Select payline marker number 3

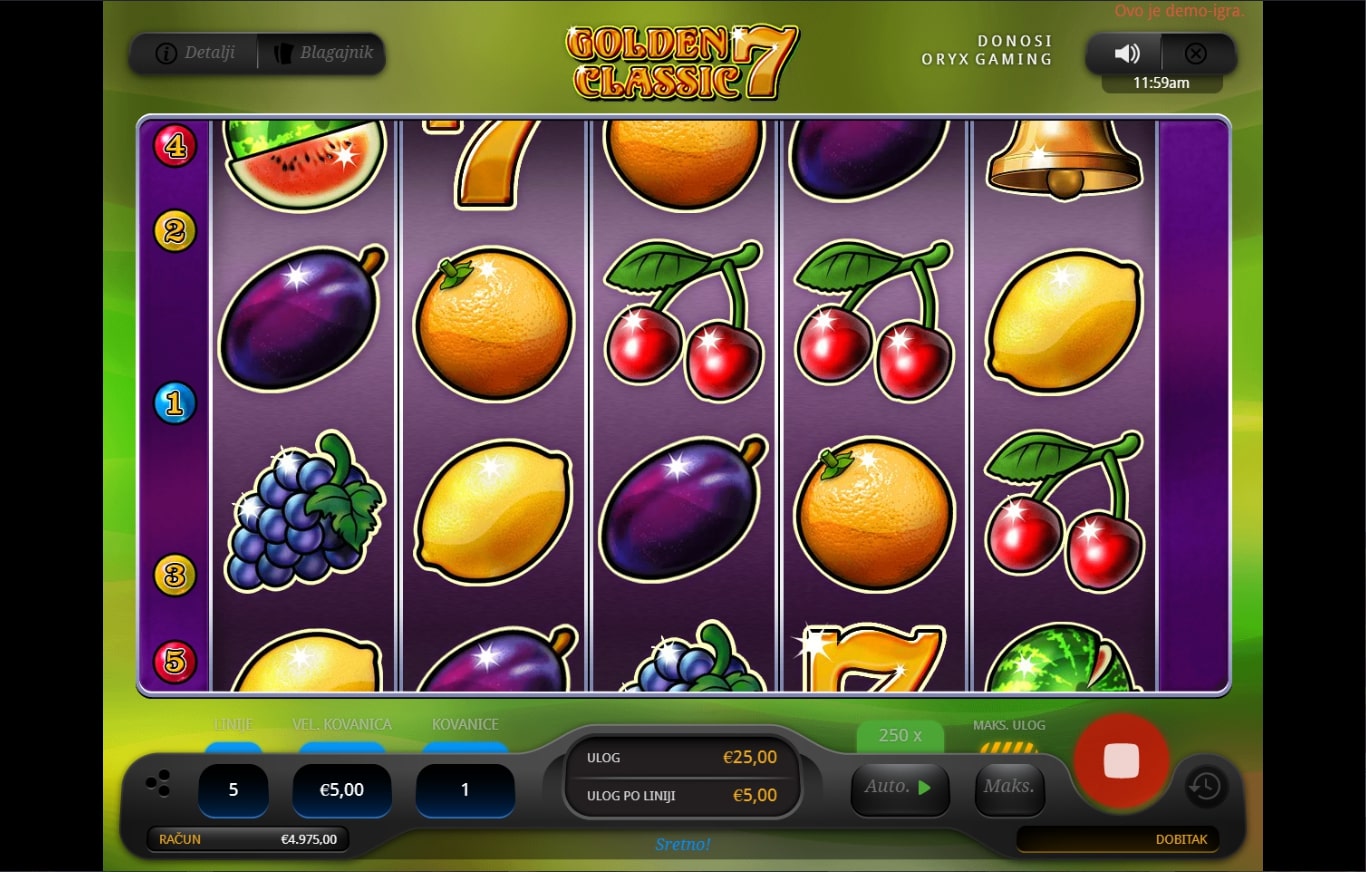[x=175, y=575]
